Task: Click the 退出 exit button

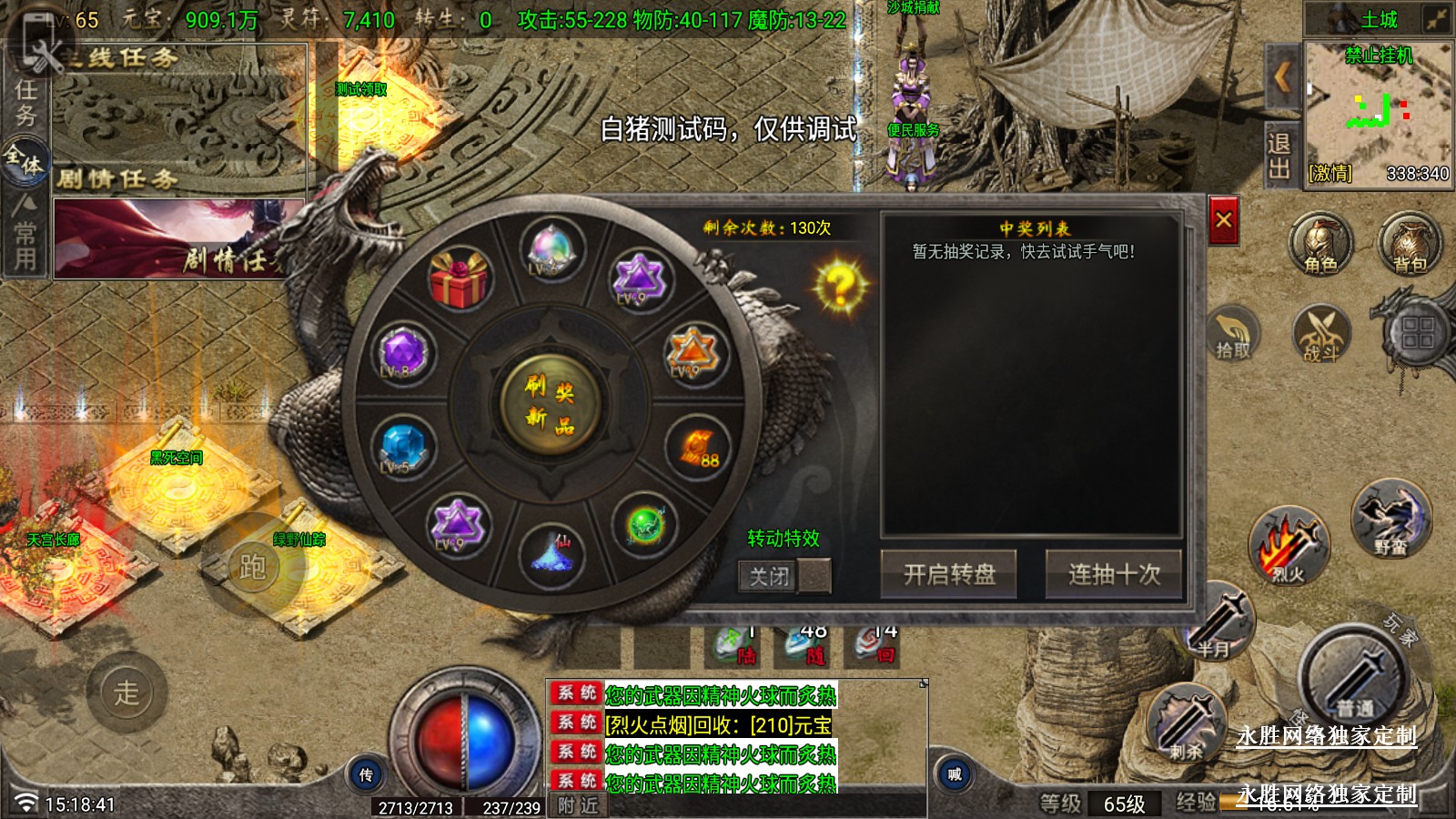Action: (1279, 157)
